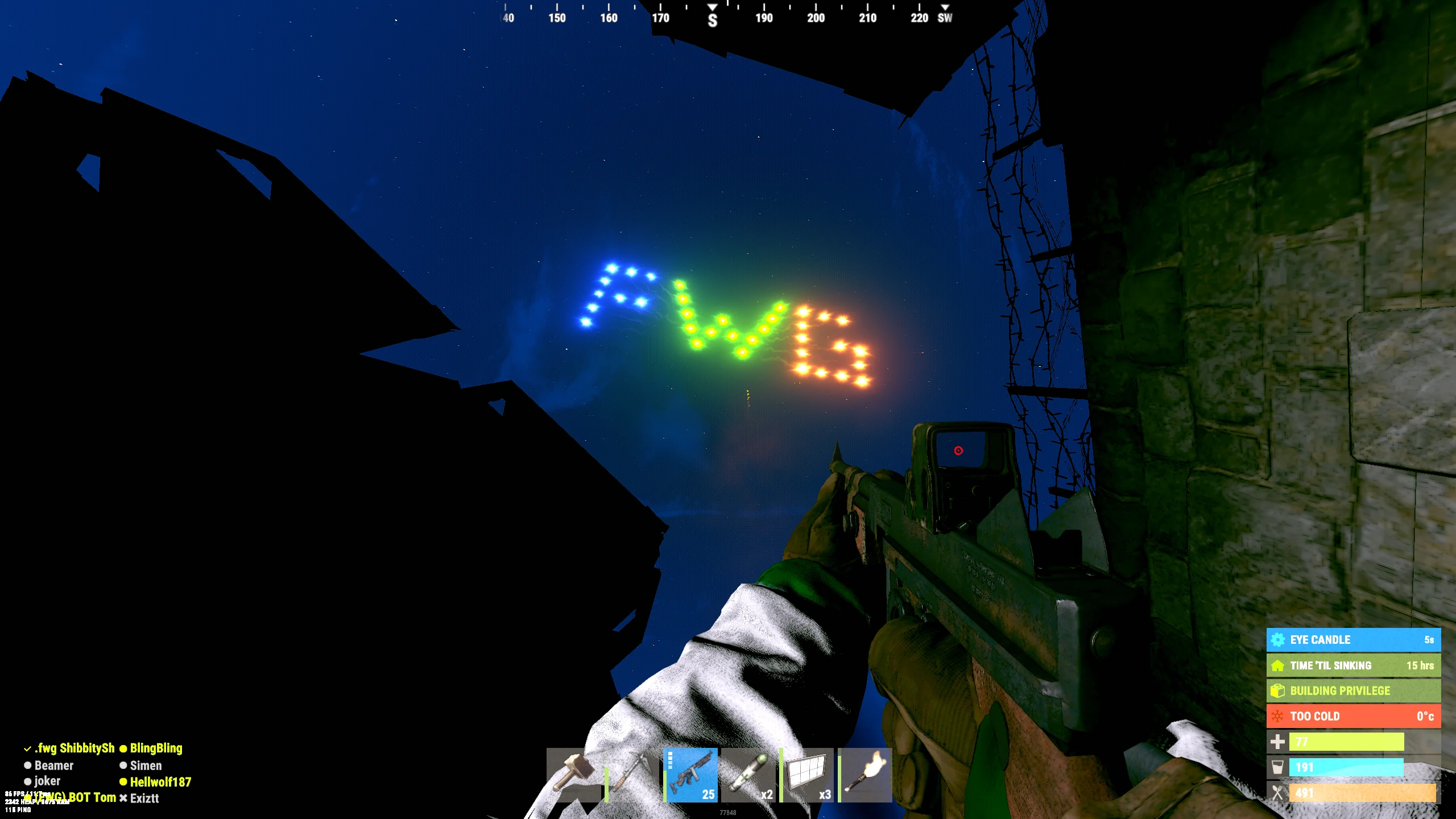Click the toolcupboard icon on Building Privilege

coord(1277,690)
